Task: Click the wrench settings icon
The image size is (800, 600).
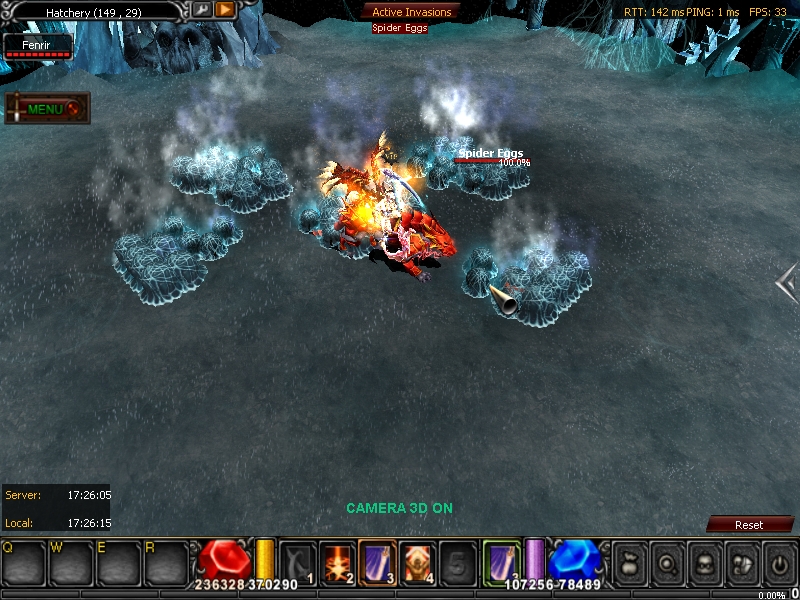Action: click(x=201, y=10)
